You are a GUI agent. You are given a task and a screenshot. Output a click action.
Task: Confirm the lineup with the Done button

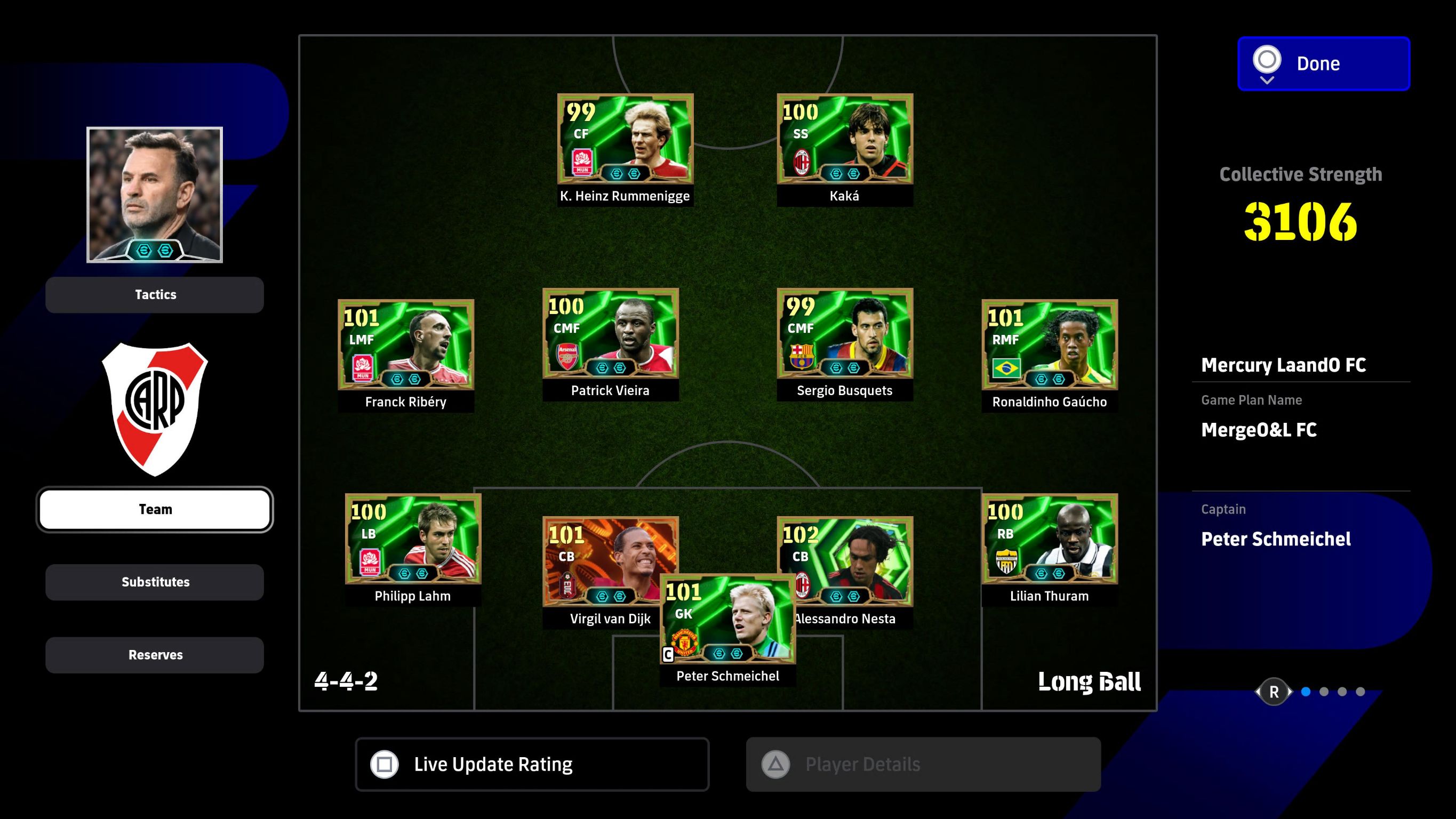click(1323, 63)
